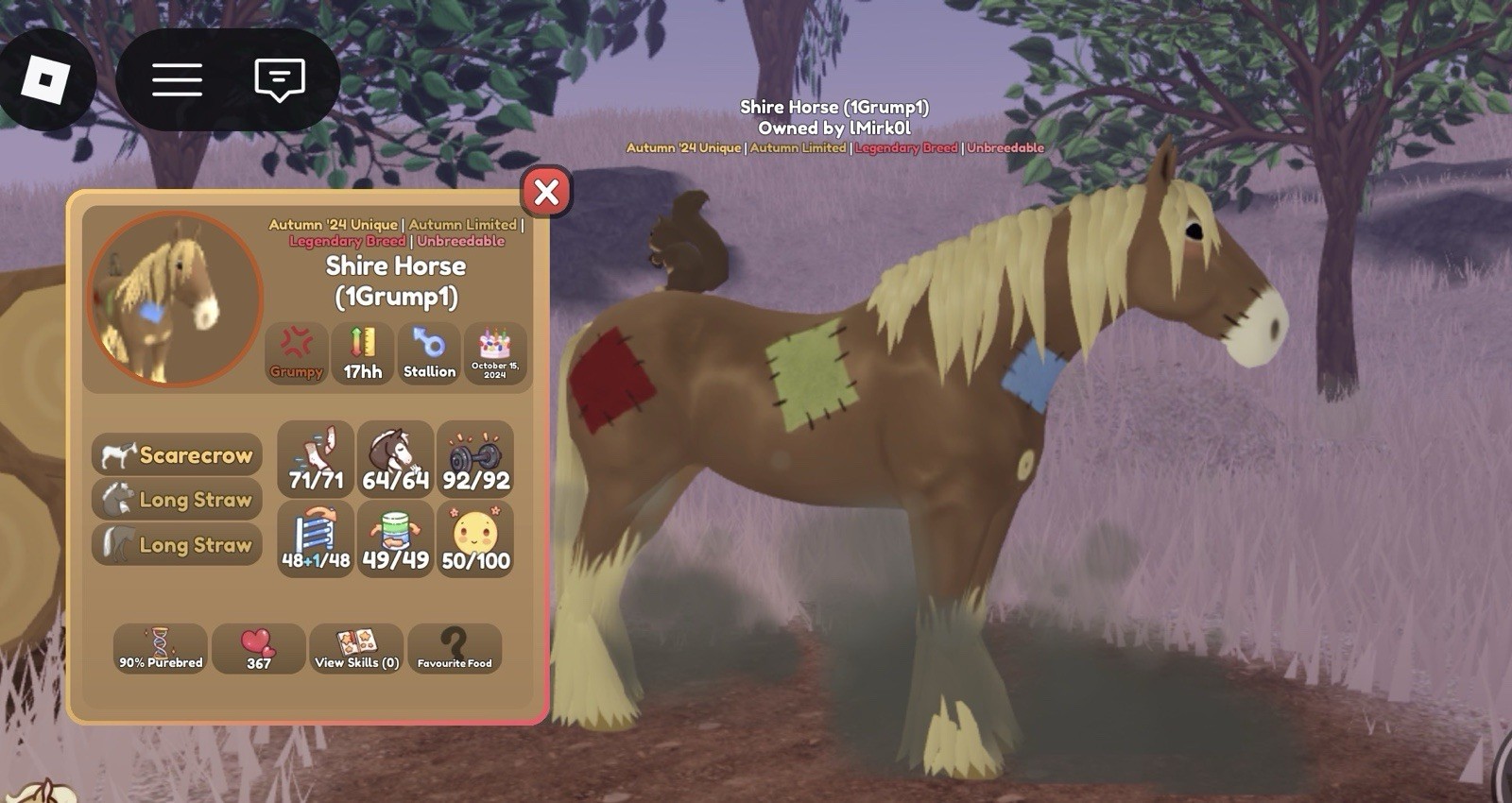Image resolution: width=1512 pixels, height=803 pixels.
Task: Open the Roblox chat bubble icon
Action: click(x=279, y=78)
